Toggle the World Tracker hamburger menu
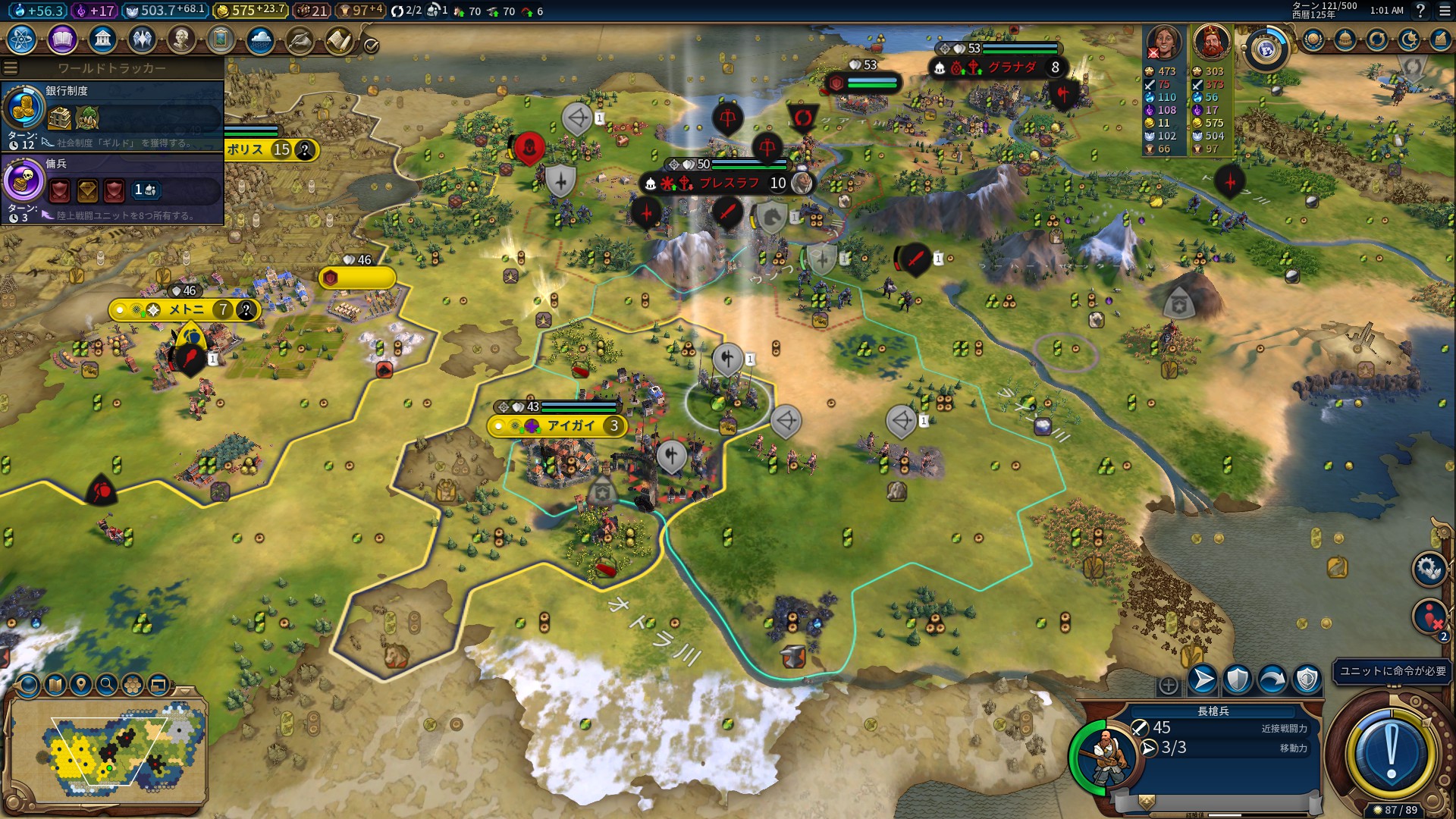This screenshot has width=1456, height=819. click(11, 68)
